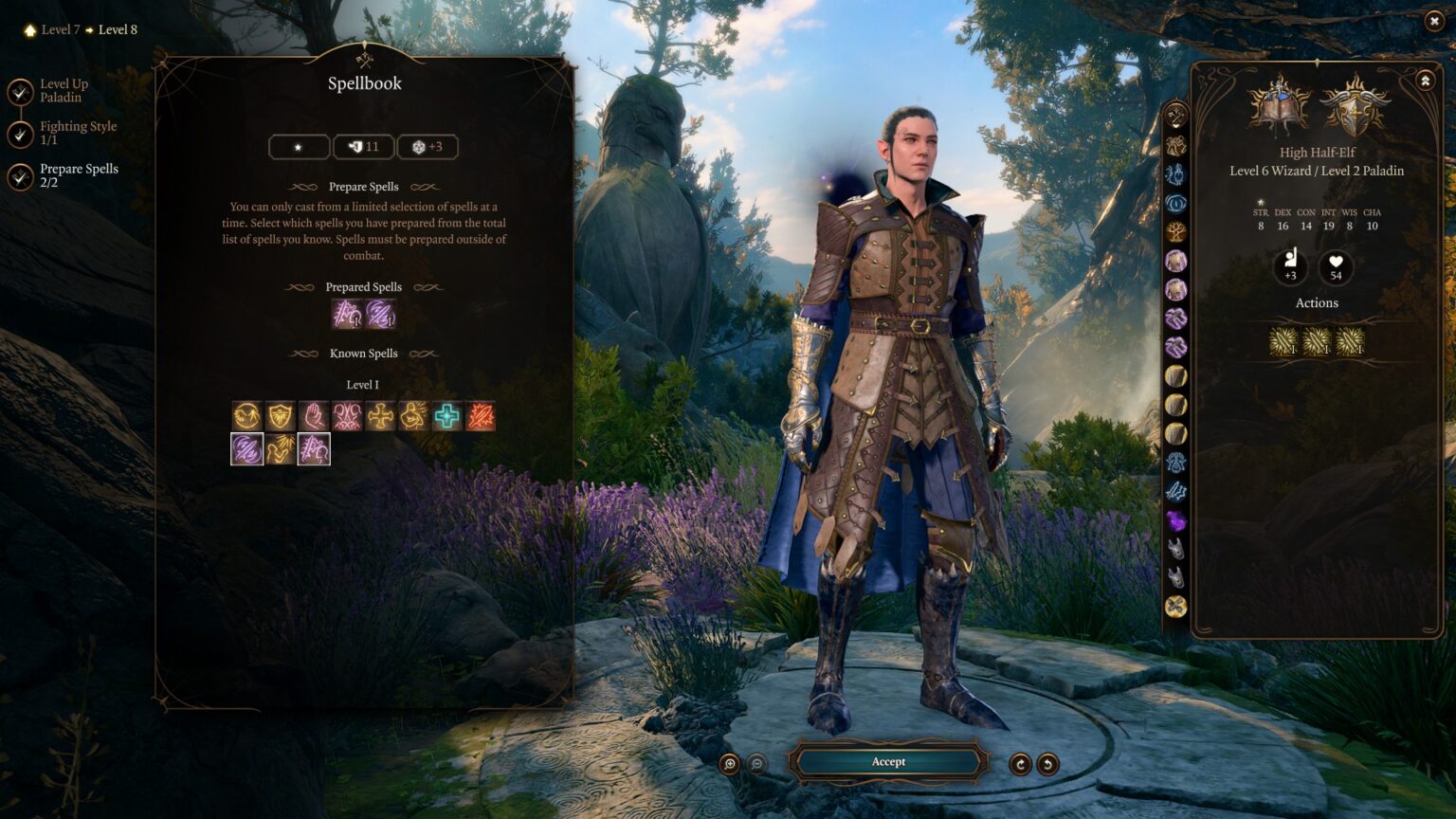Screen dimensions: 1456x819
Task: Pick the red flaming sword smite spell
Action: click(481, 416)
